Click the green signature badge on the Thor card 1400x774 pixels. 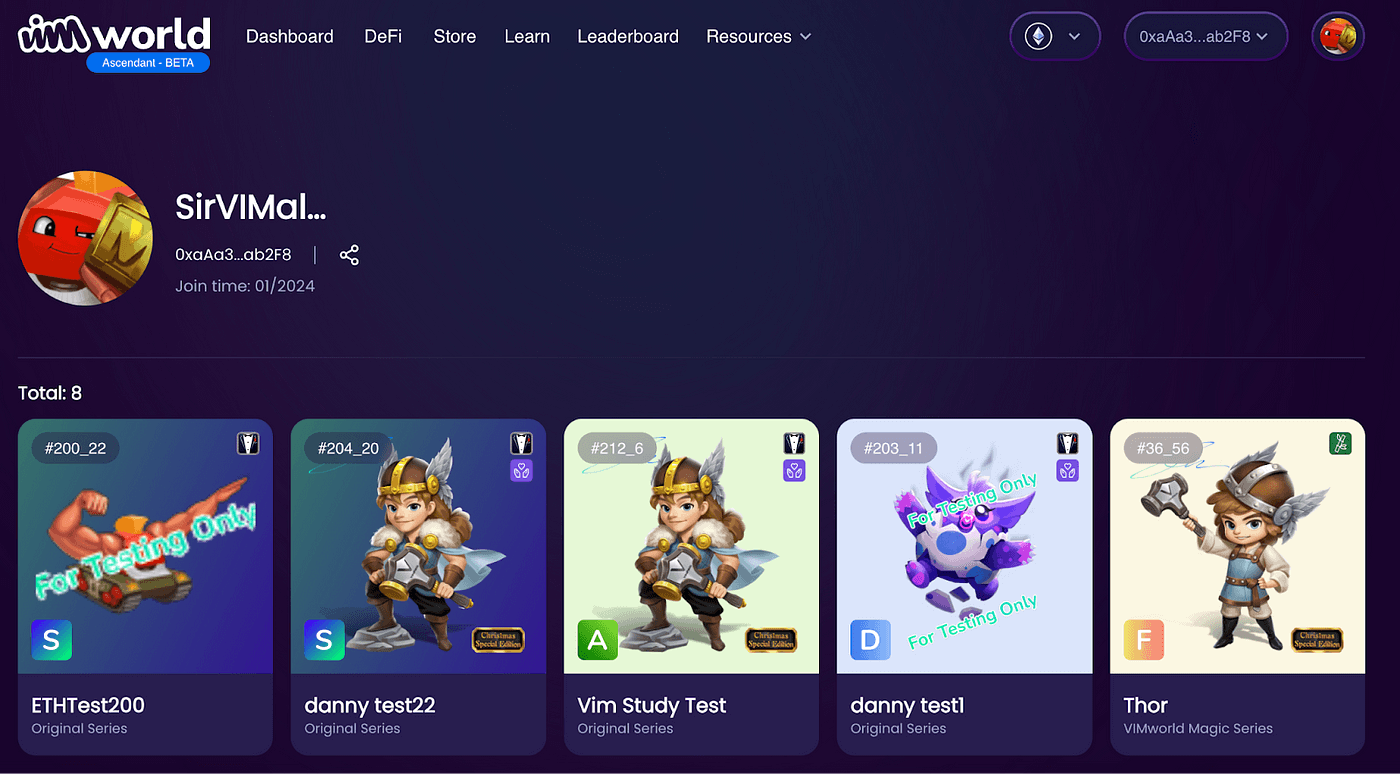pos(1340,443)
